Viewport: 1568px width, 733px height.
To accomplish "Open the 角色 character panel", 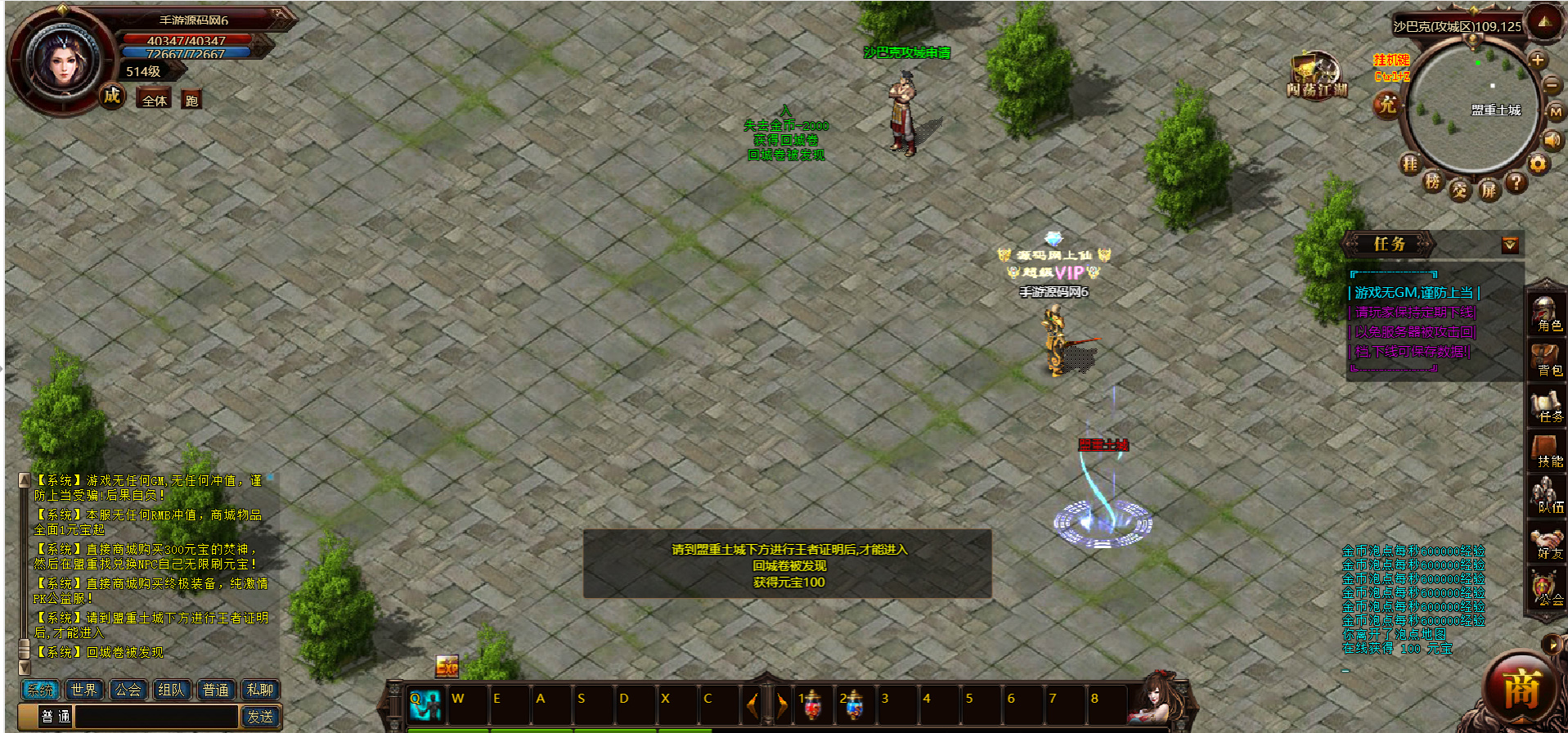I will click(1546, 313).
